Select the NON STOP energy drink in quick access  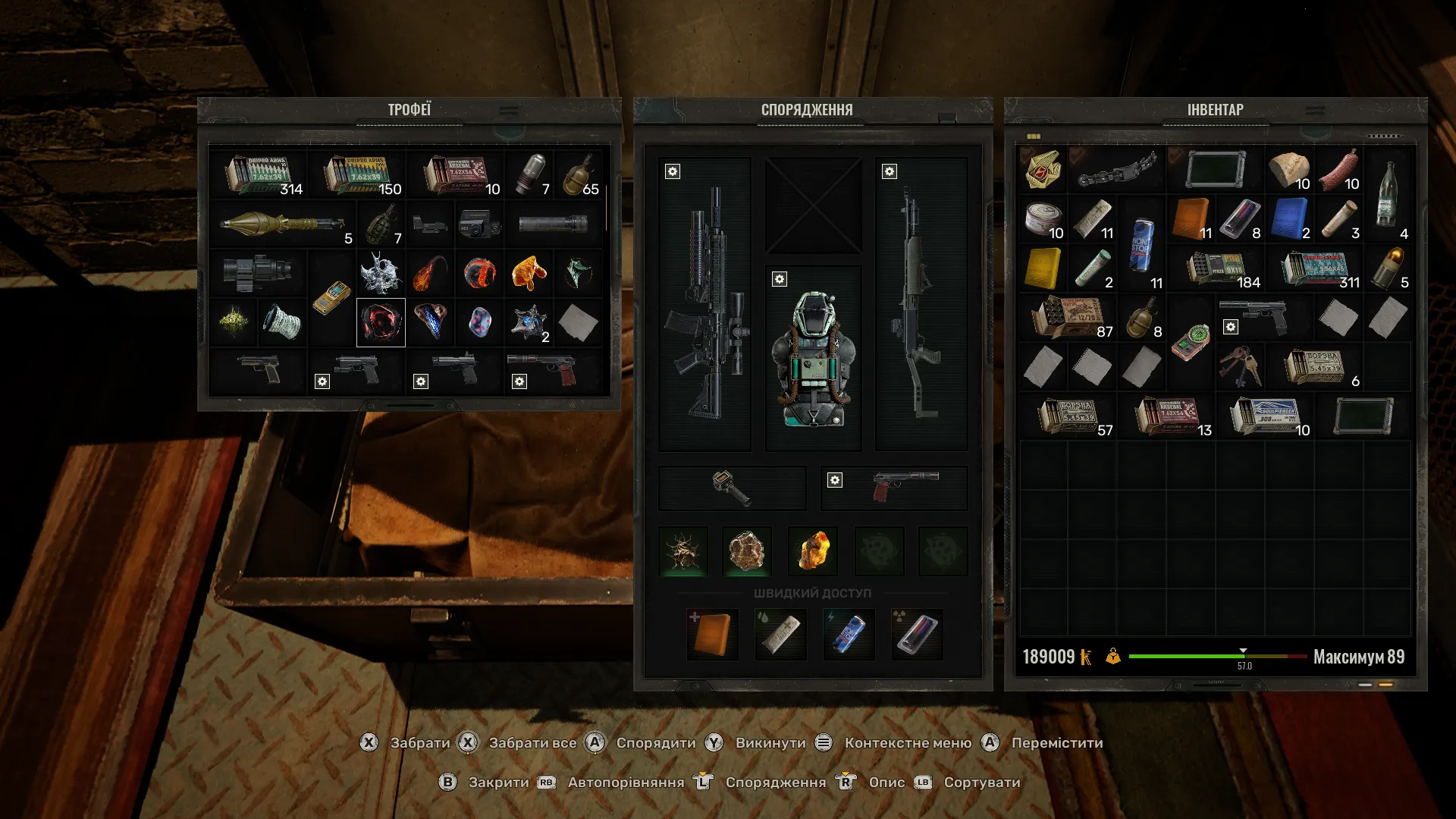849,634
